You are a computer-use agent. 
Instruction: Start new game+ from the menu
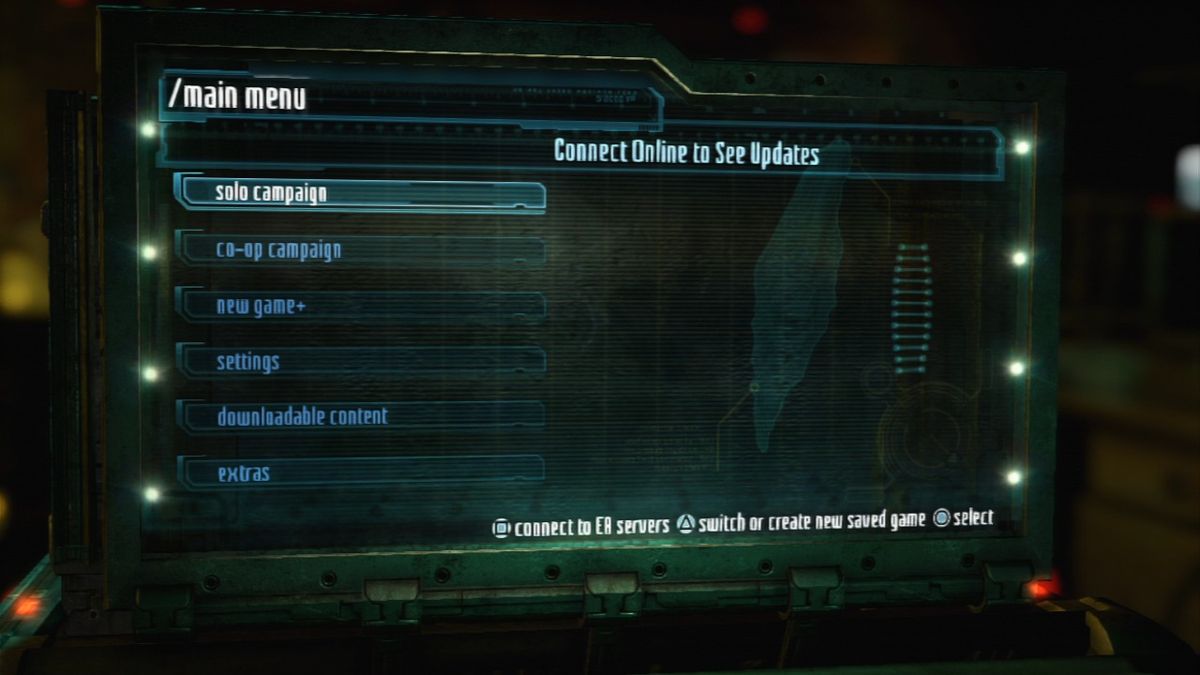tap(360, 306)
